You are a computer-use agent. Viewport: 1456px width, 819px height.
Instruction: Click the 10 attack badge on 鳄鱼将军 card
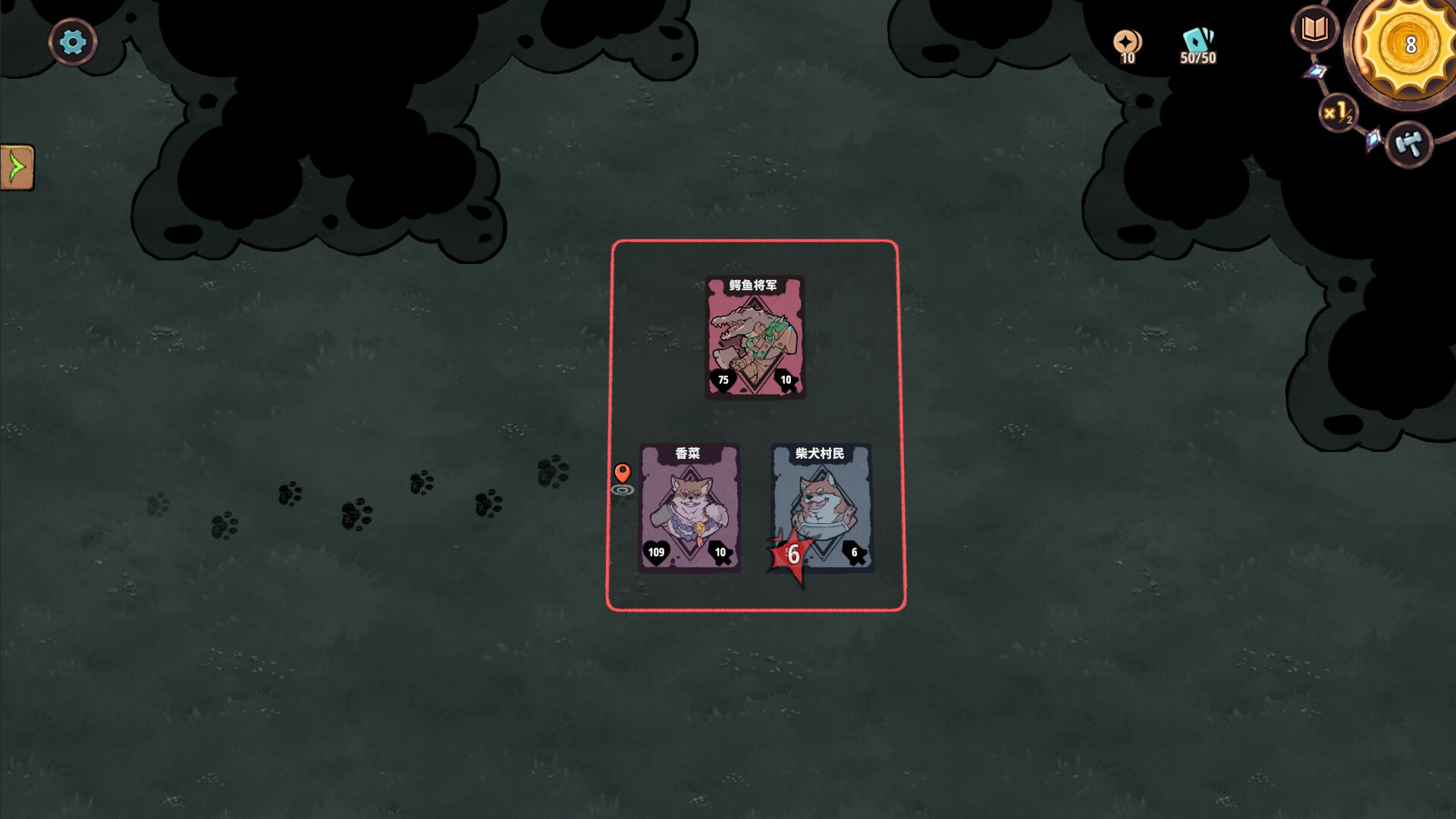786,378
